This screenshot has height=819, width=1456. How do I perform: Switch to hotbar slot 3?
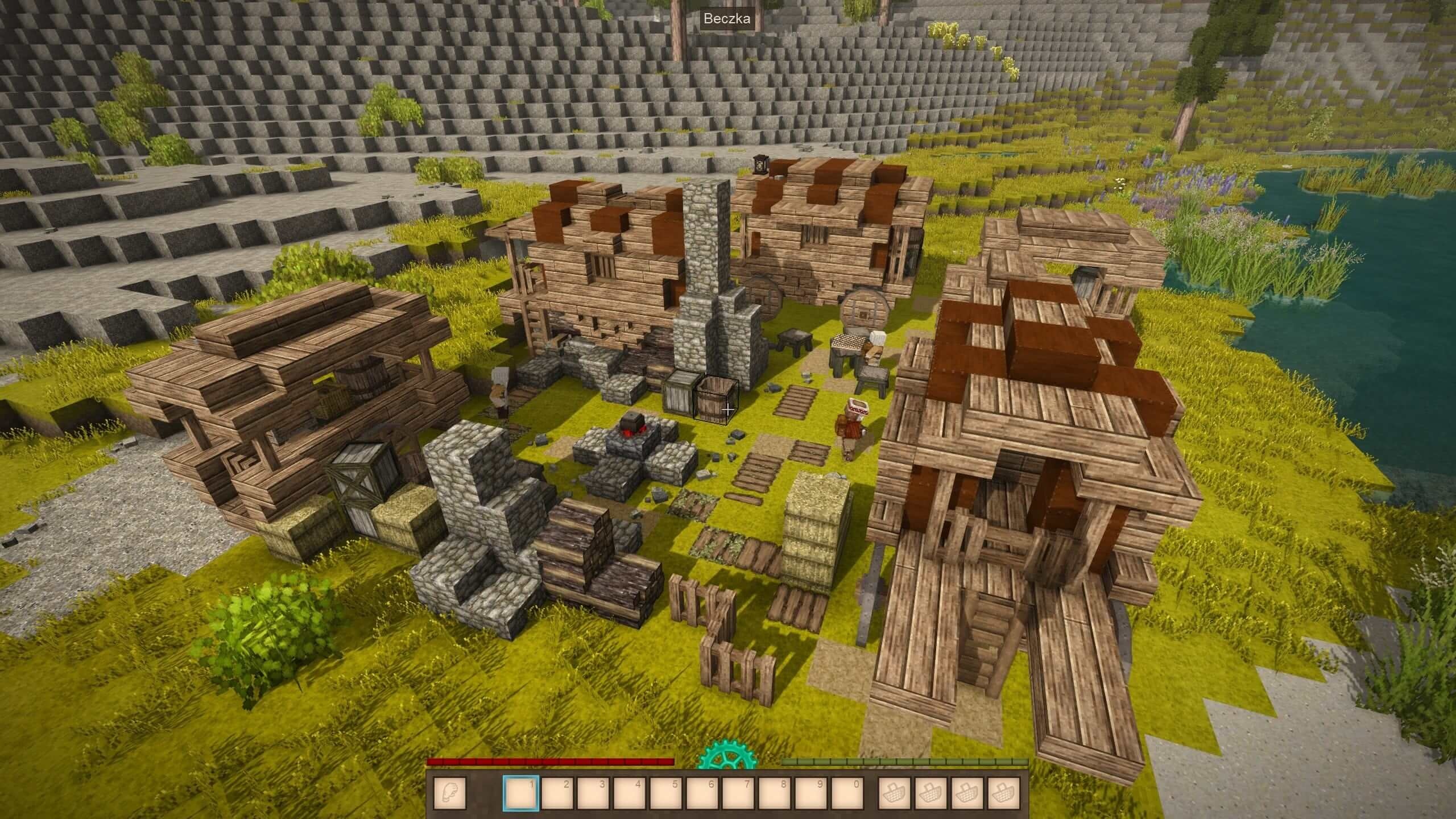tap(593, 792)
